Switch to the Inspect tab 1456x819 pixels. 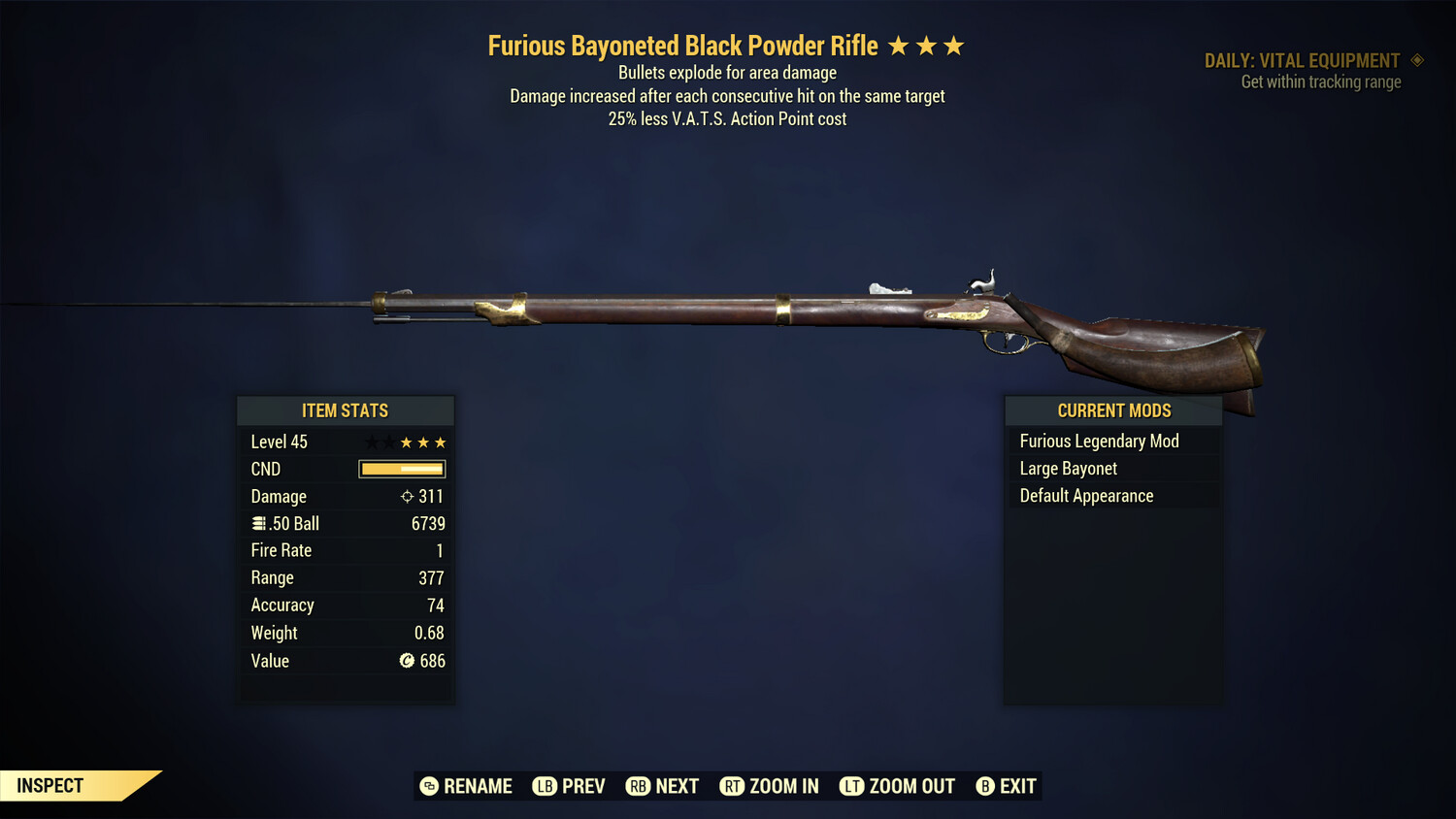click(50, 785)
